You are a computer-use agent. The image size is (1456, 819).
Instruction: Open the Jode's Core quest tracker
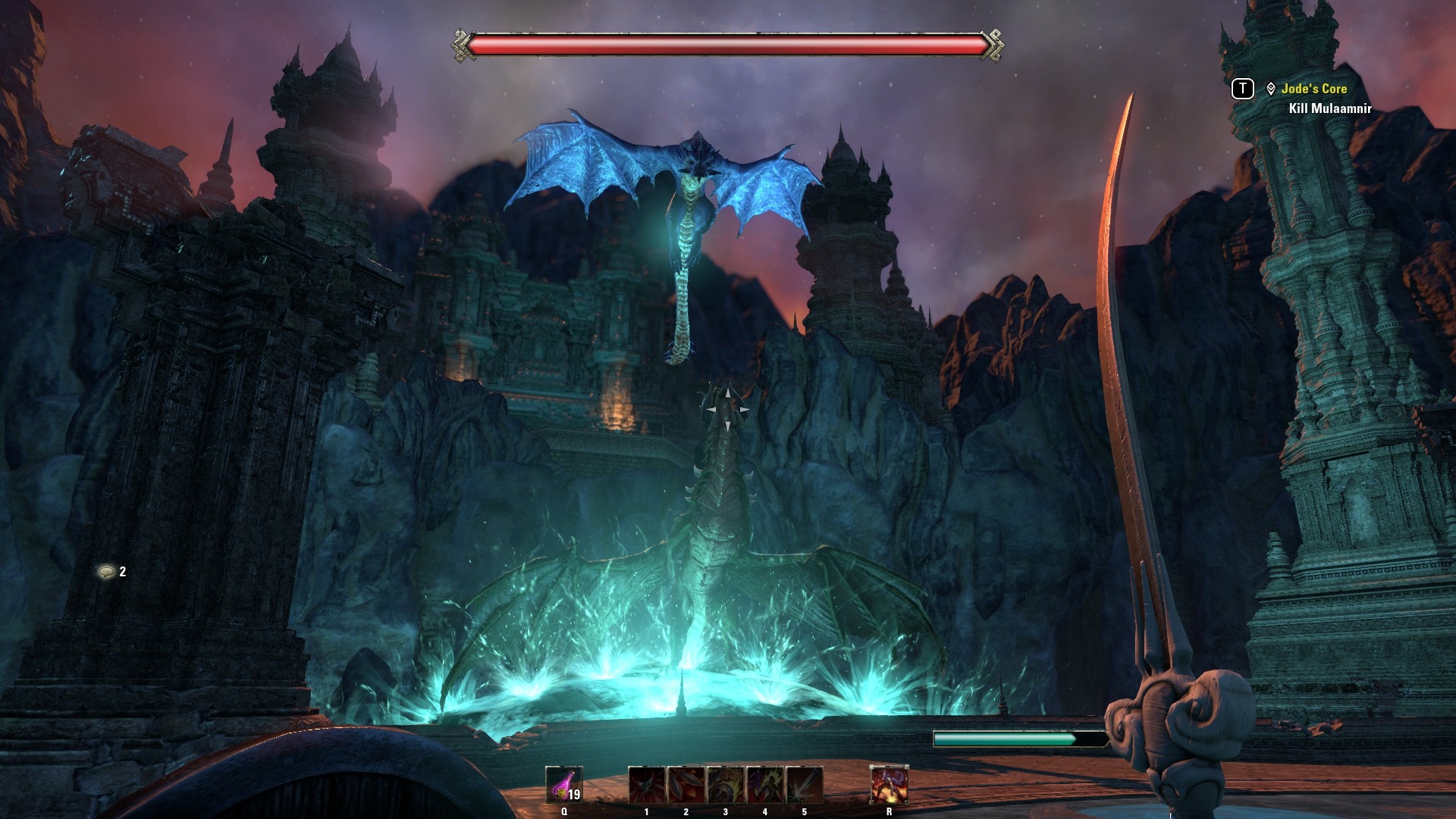(1313, 89)
